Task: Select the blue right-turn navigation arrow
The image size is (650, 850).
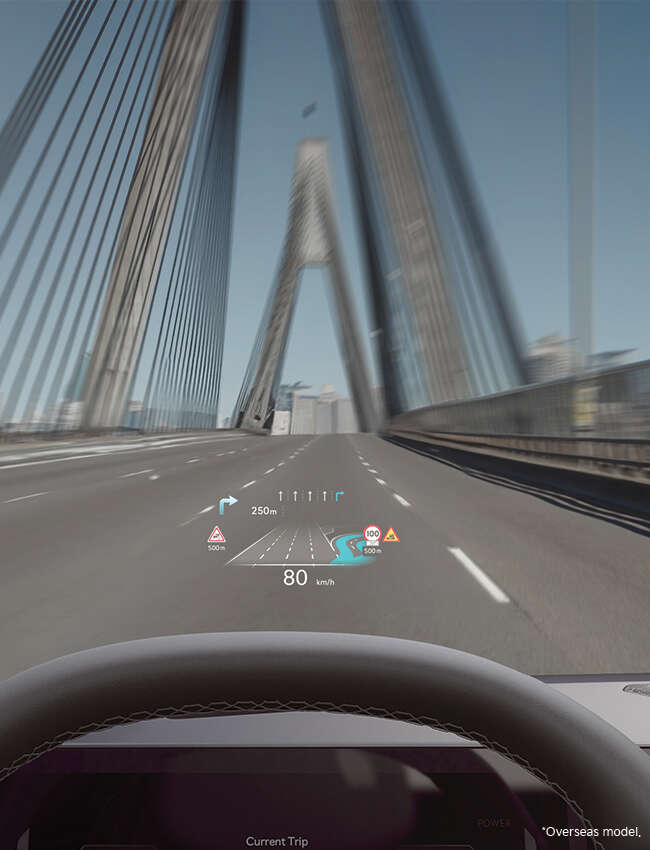Action: tap(228, 505)
